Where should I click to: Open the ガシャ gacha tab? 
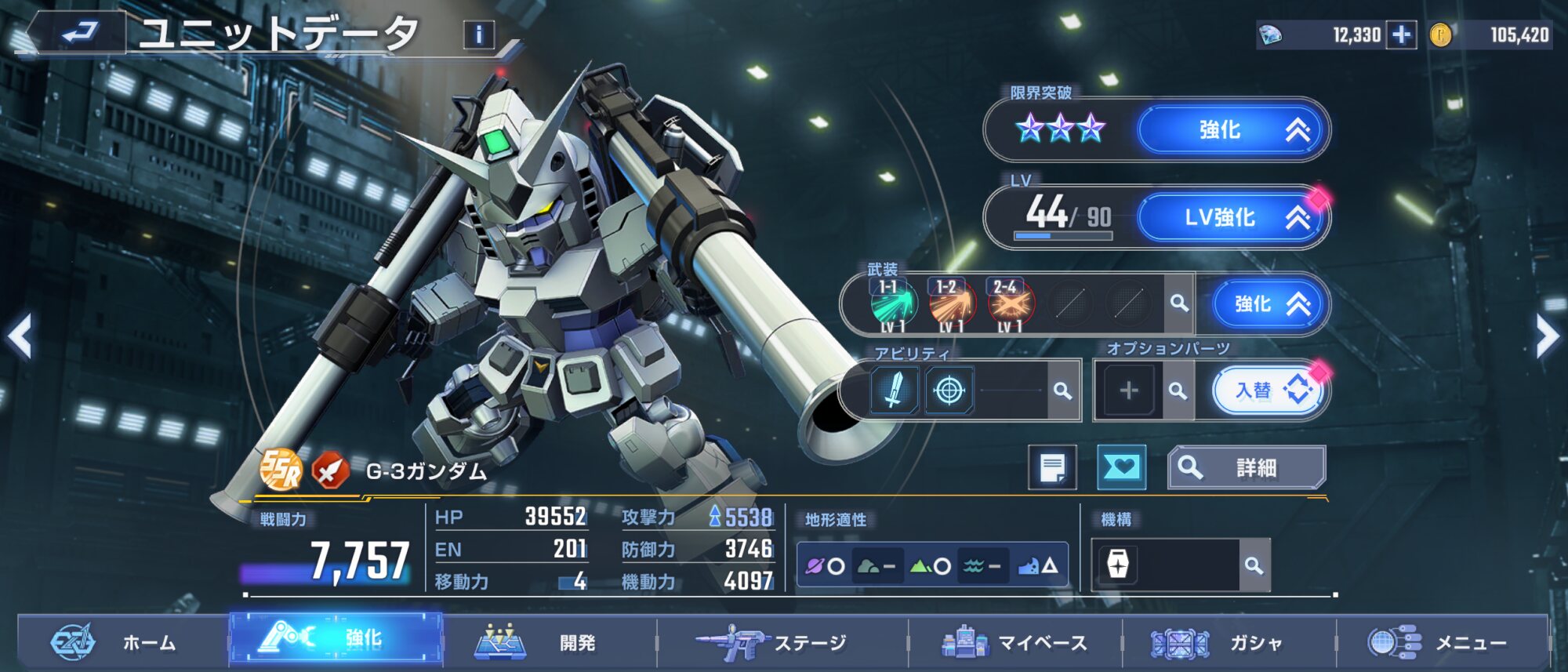click(x=1229, y=643)
